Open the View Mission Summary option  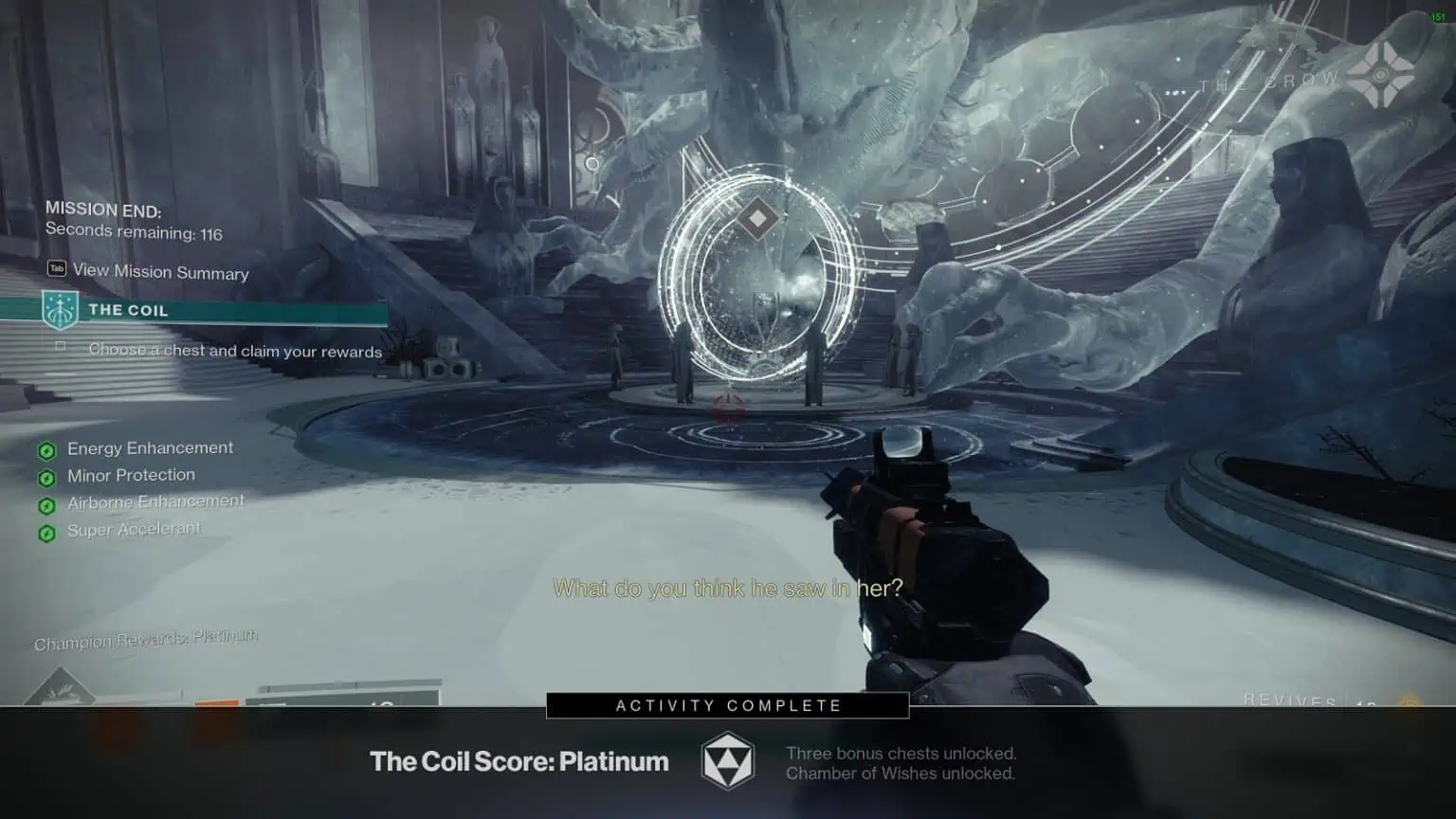pos(159,272)
